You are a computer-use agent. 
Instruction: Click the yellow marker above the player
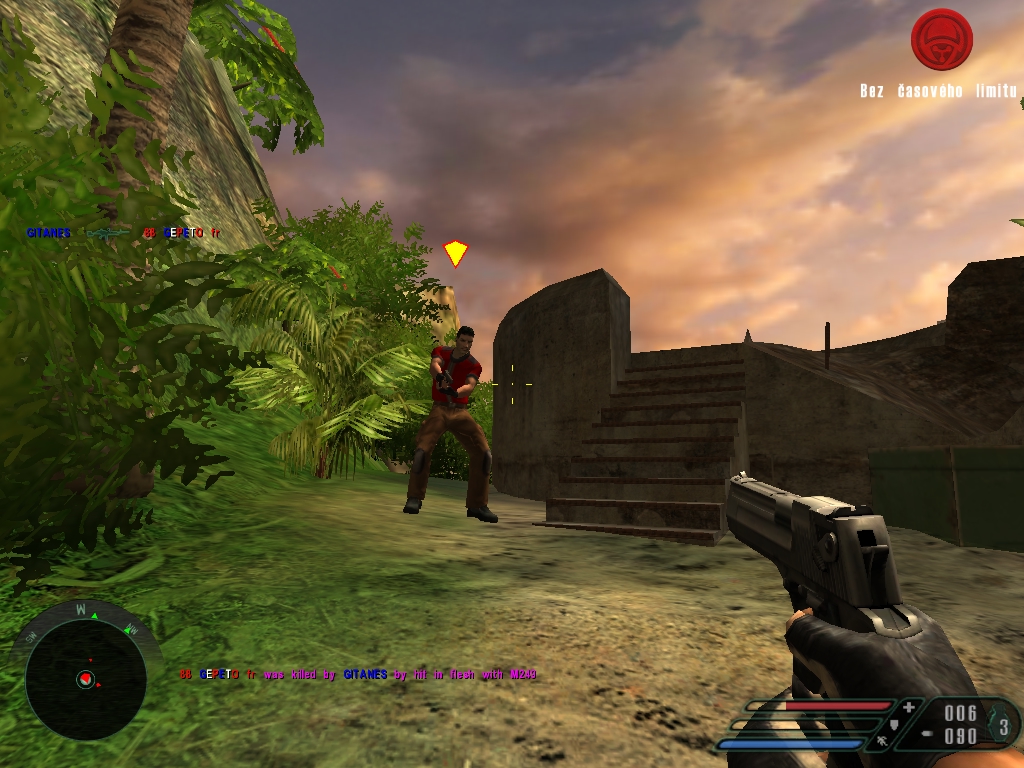456,253
